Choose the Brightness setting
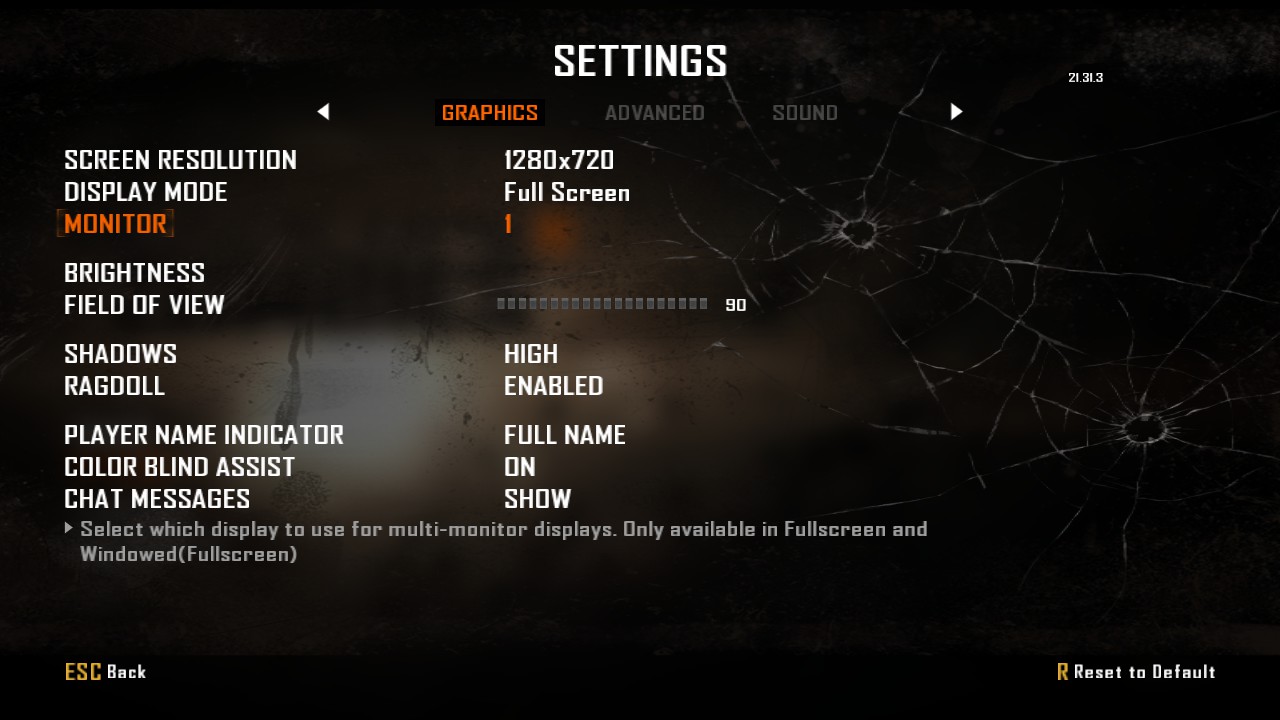The width and height of the screenshot is (1280, 720). (134, 273)
